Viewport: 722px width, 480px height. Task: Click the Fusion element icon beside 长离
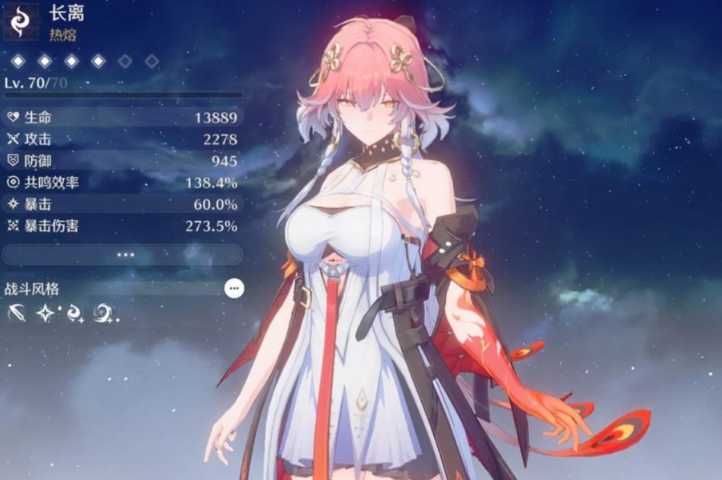(22, 21)
